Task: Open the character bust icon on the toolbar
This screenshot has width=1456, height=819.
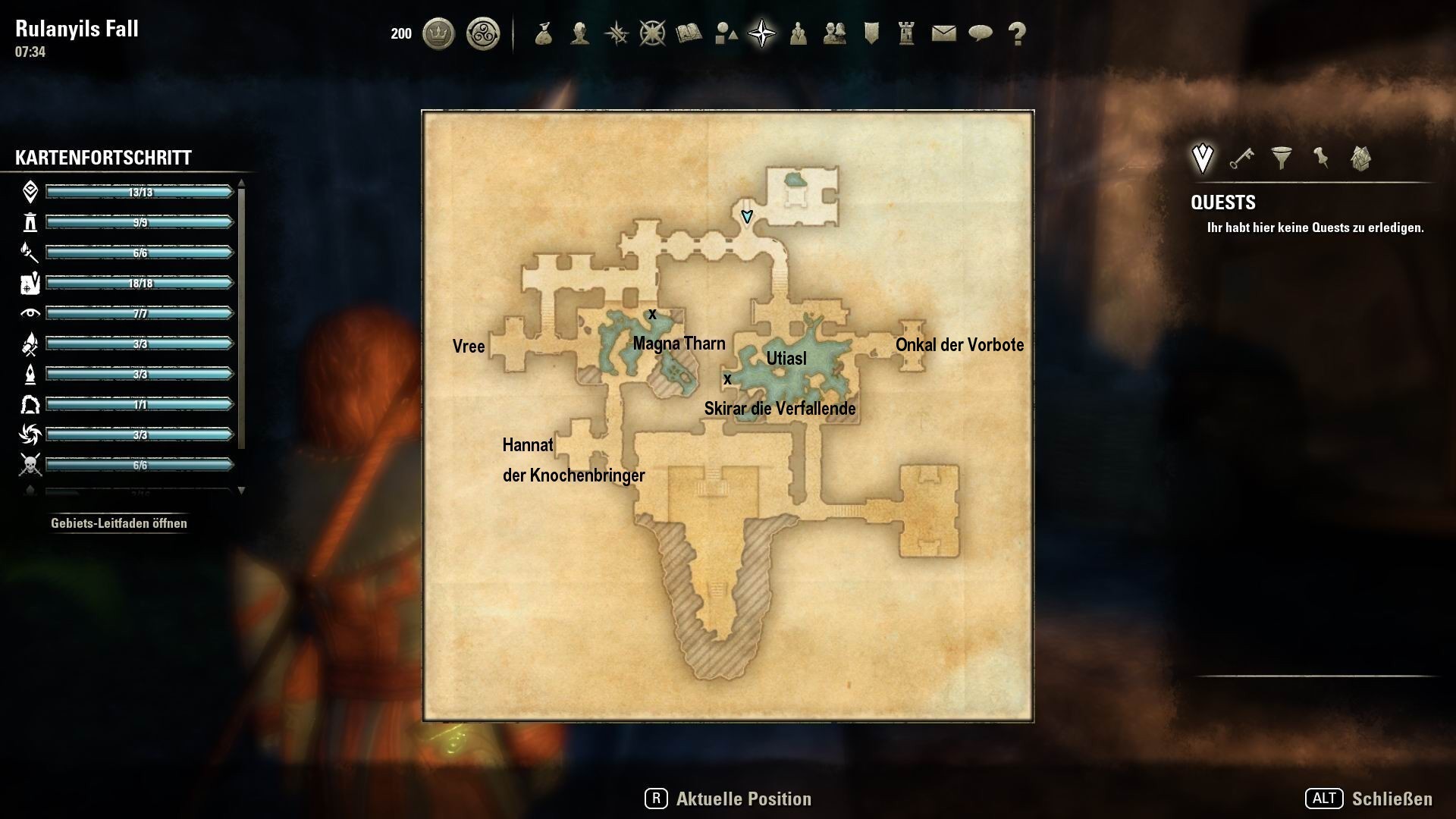Action: (x=579, y=33)
